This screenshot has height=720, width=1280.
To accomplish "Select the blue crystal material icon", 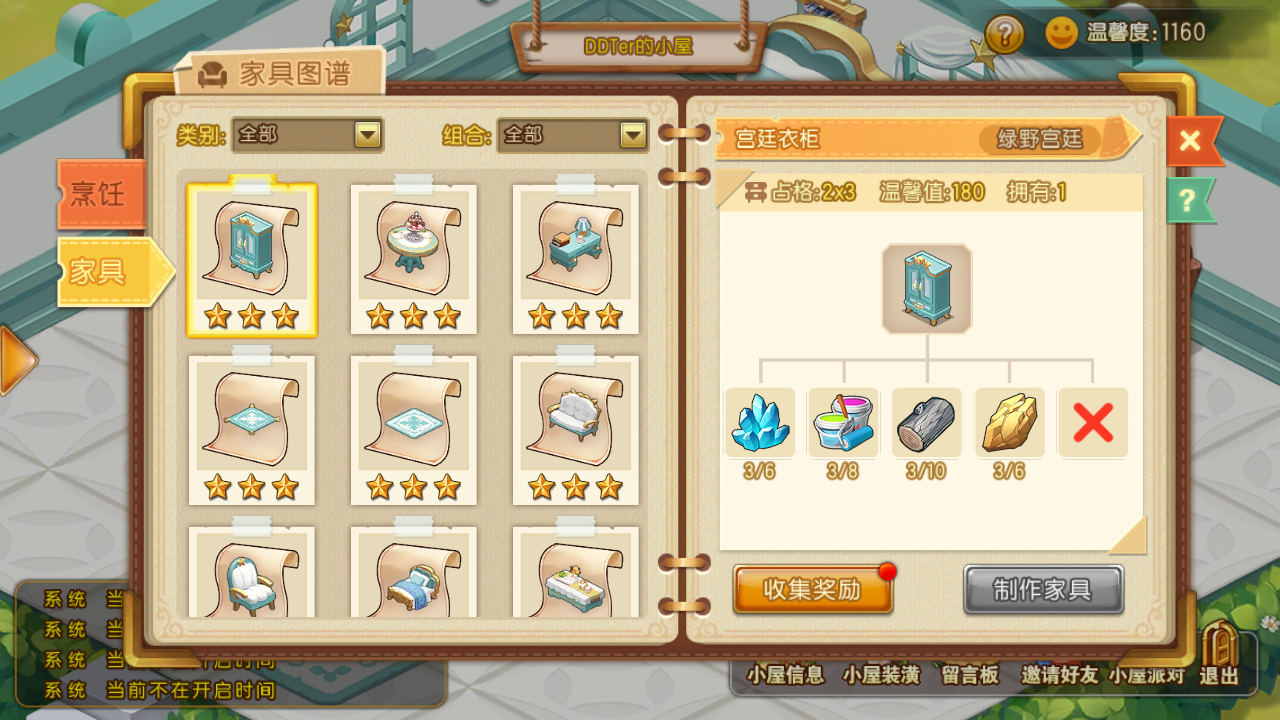I will [759, 422].
